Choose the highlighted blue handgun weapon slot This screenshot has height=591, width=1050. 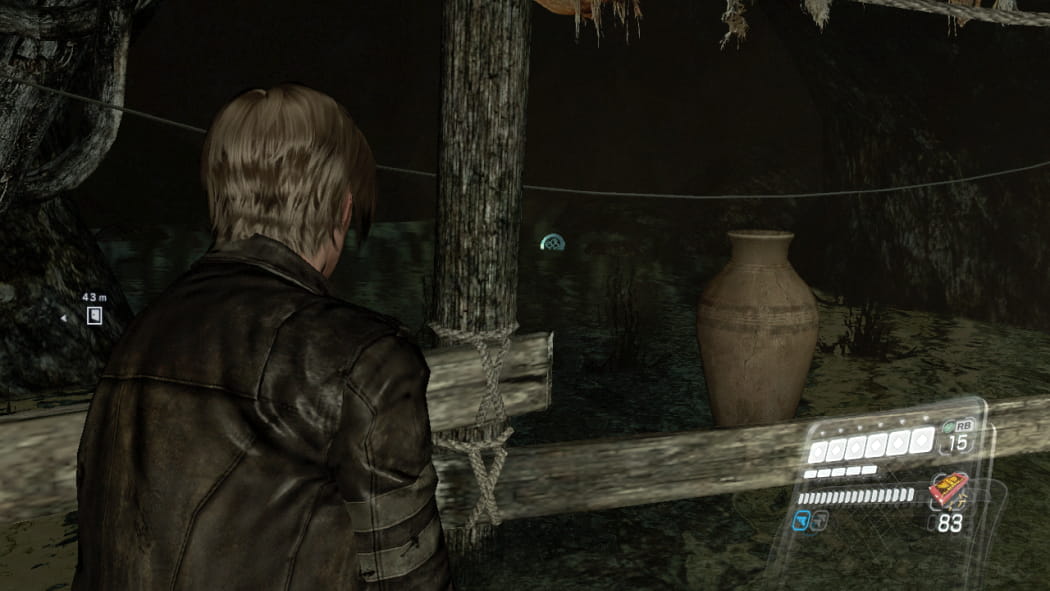click(x=801, y=518)
